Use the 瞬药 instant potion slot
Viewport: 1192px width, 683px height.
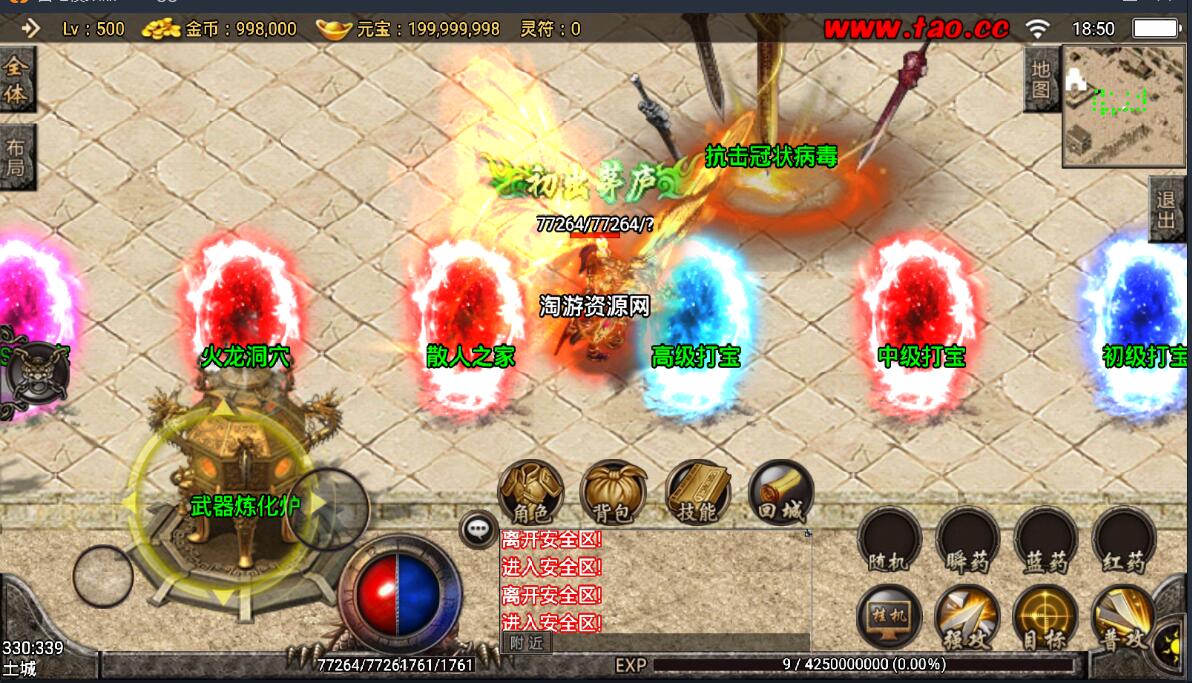point(967,541)
